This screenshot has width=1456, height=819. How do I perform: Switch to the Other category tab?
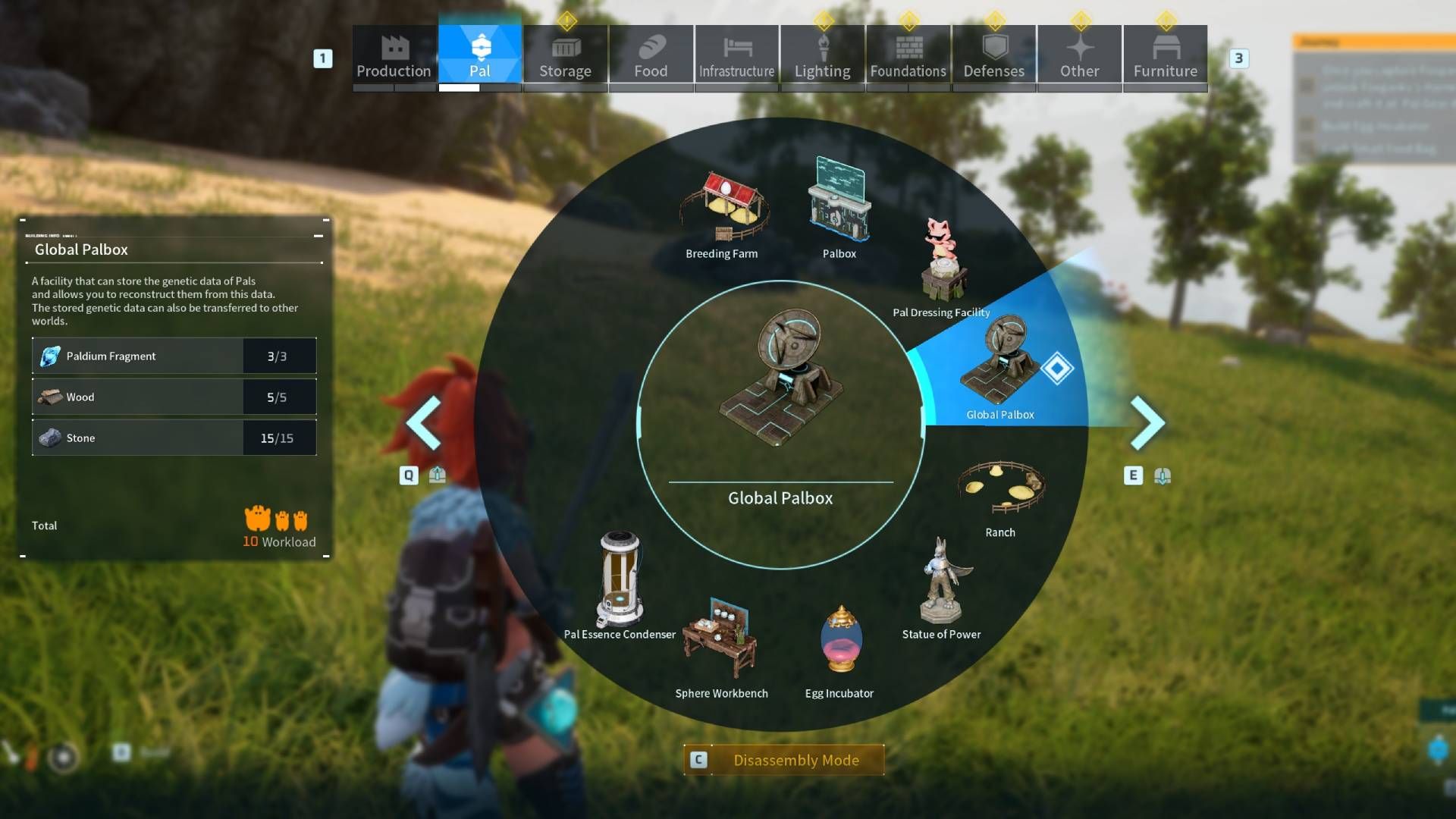click(x=1079, y=56)
